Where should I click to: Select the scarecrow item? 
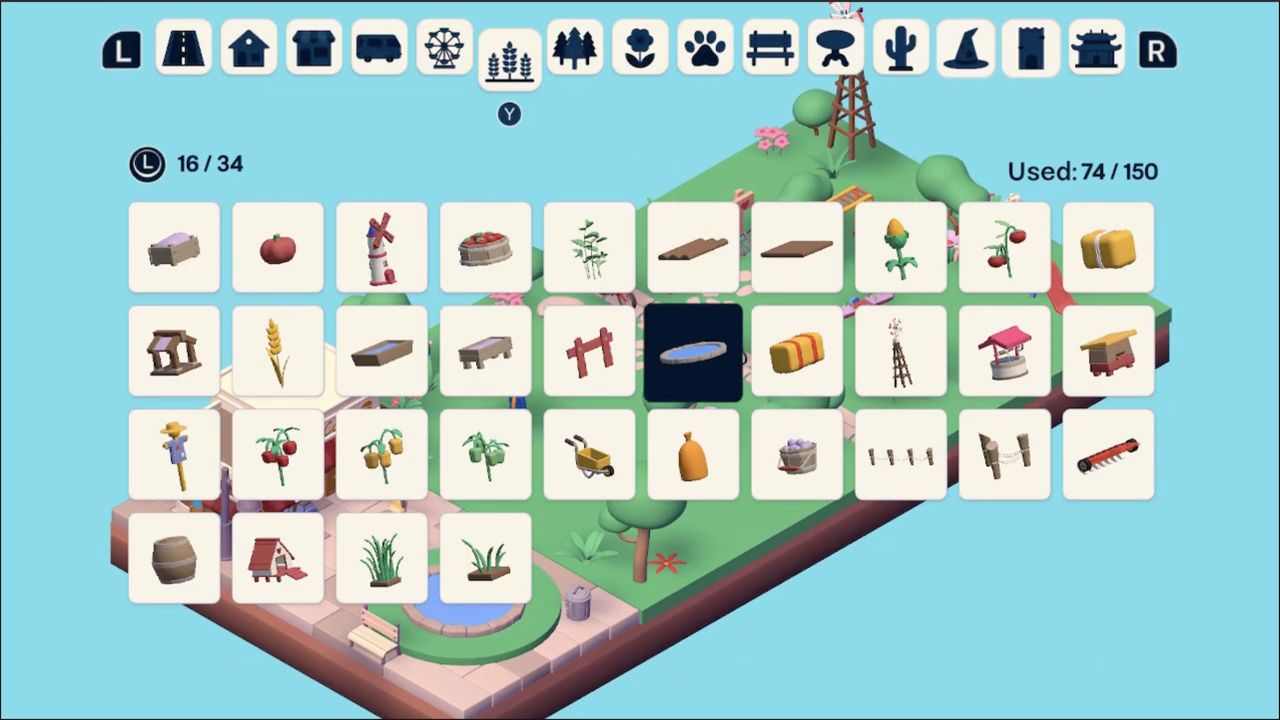pos(174,454)
